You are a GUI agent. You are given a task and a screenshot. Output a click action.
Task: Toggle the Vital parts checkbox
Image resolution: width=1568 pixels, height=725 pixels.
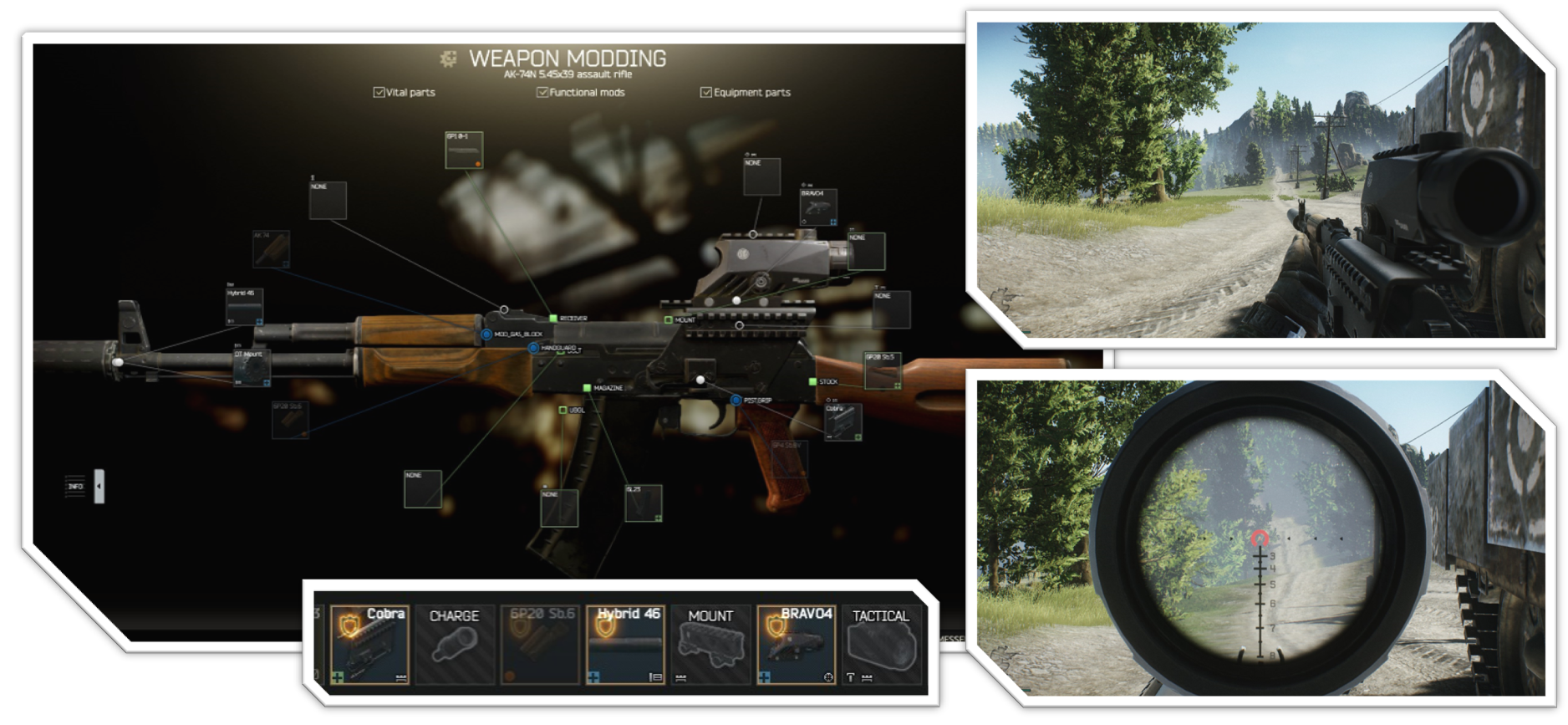point(379,92)
